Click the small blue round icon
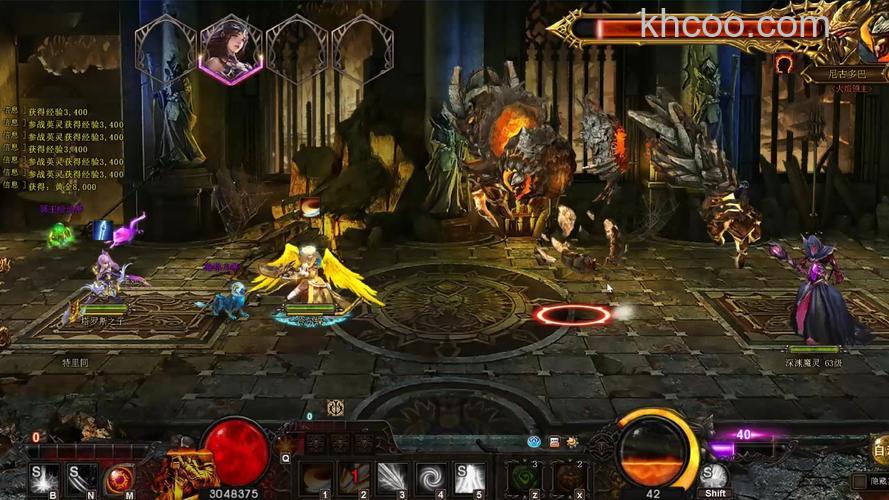The height and width of the screenshot is (500, 889). [x=535, y=441]
